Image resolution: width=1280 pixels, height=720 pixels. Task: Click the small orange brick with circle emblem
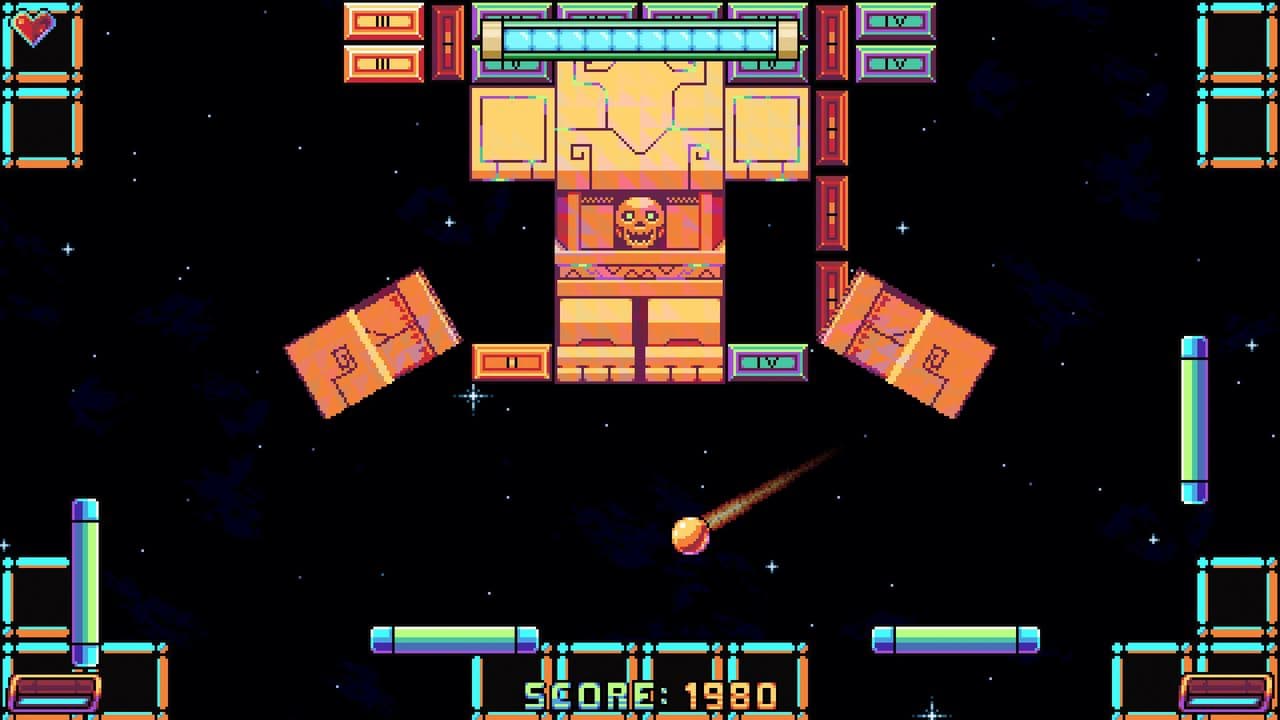(508, 360)
